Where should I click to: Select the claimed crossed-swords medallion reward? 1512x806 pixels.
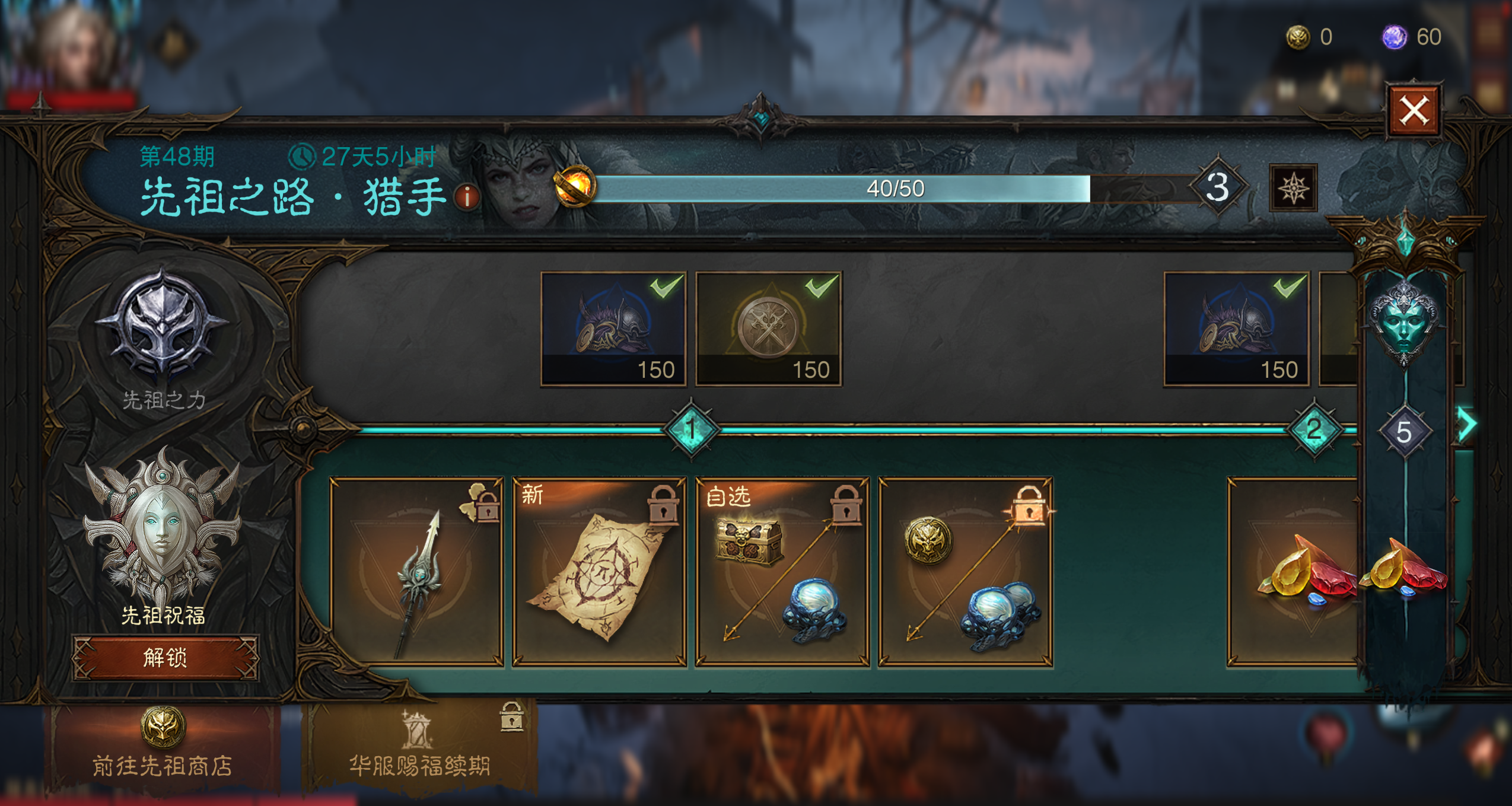point(768,329)
